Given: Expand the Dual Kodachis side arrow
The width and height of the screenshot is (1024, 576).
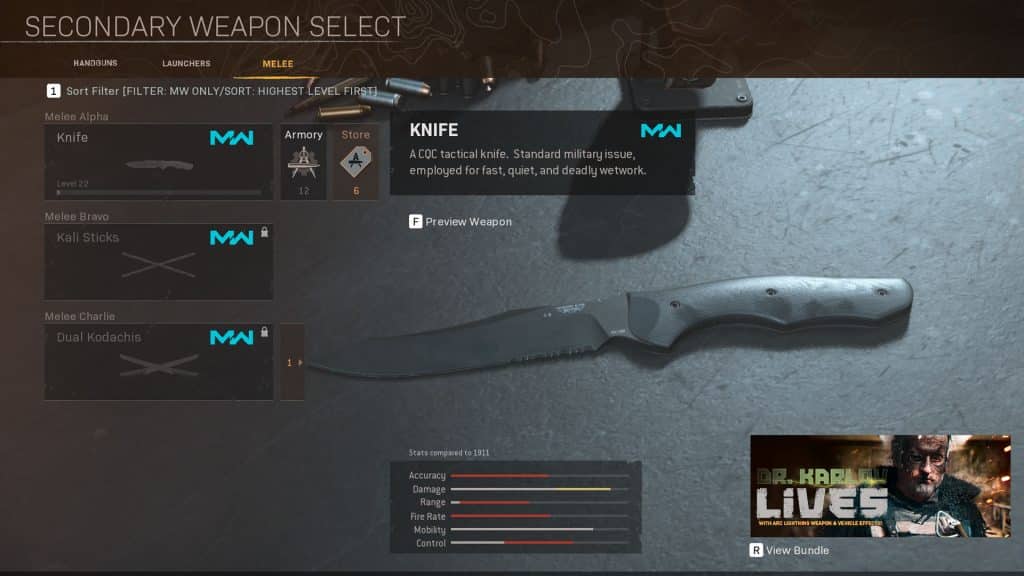Looking at the screenshot, I should pos(292,362).
